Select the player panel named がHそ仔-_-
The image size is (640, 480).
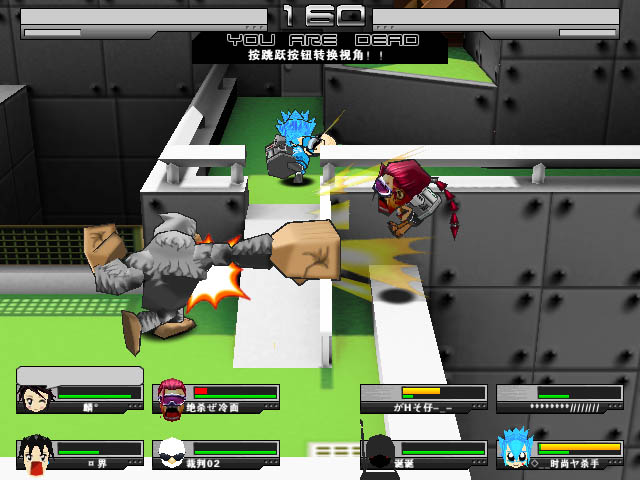(x=424, y=397)
